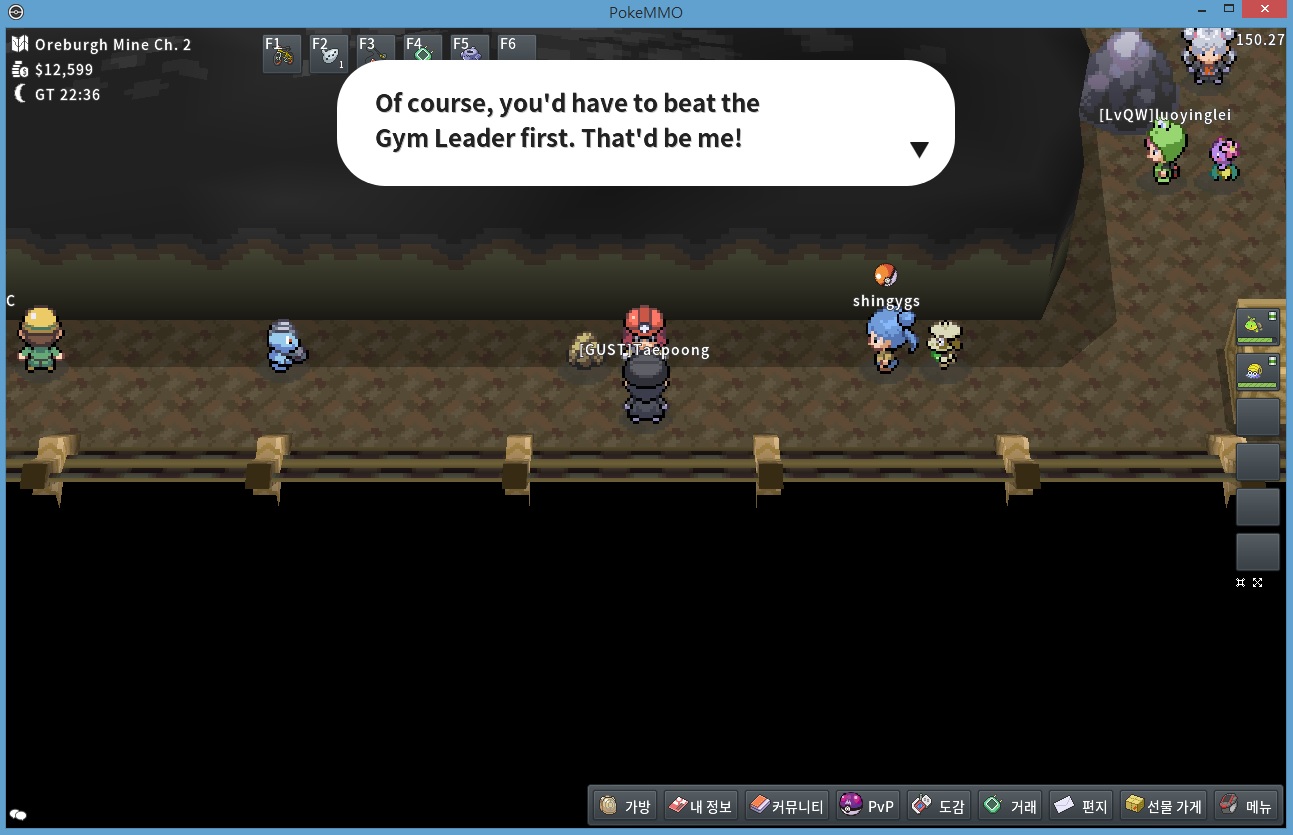Use the bicycle in hotkey F1
The image size is (1293, 835).
282,55
